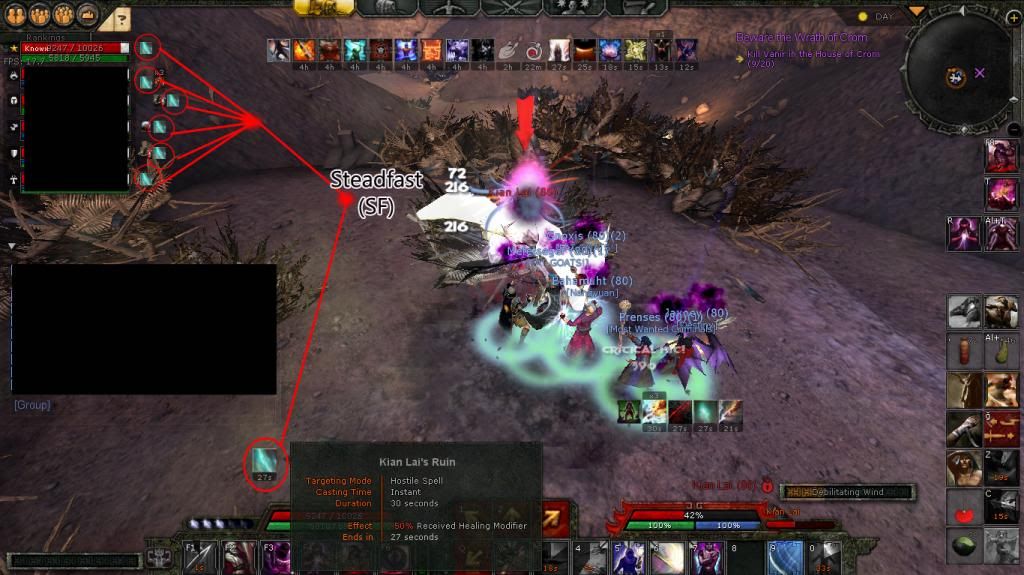
Task: Click the single-figure social button
Action: 16,16
